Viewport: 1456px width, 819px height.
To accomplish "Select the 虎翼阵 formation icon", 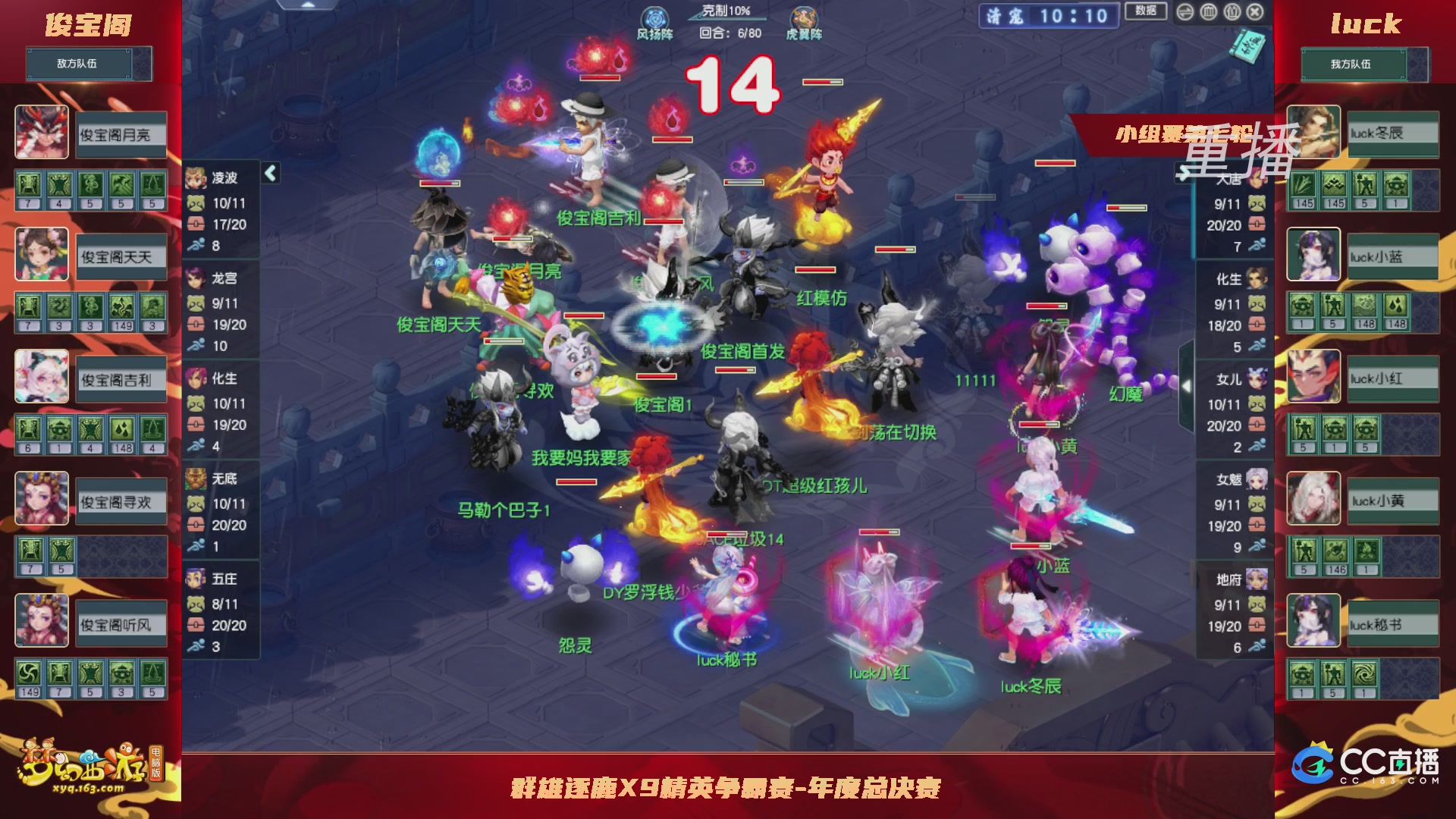I will point(805,15).
